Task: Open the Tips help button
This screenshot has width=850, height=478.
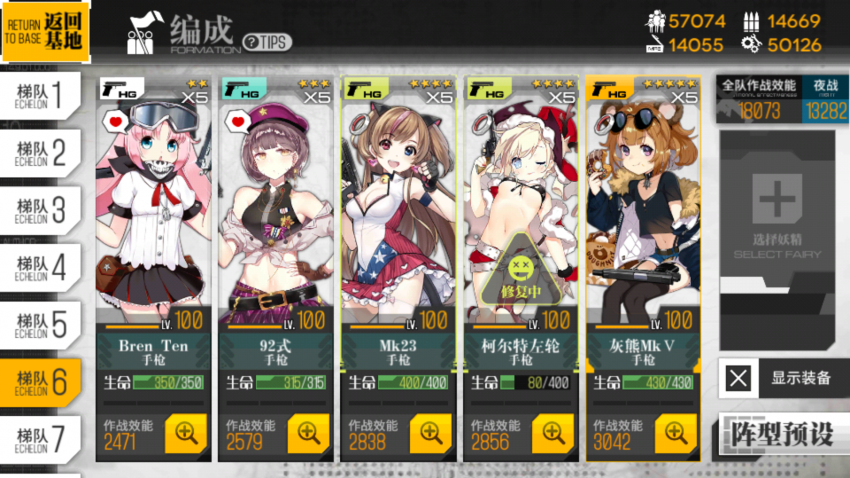Action: click(267, 42)
